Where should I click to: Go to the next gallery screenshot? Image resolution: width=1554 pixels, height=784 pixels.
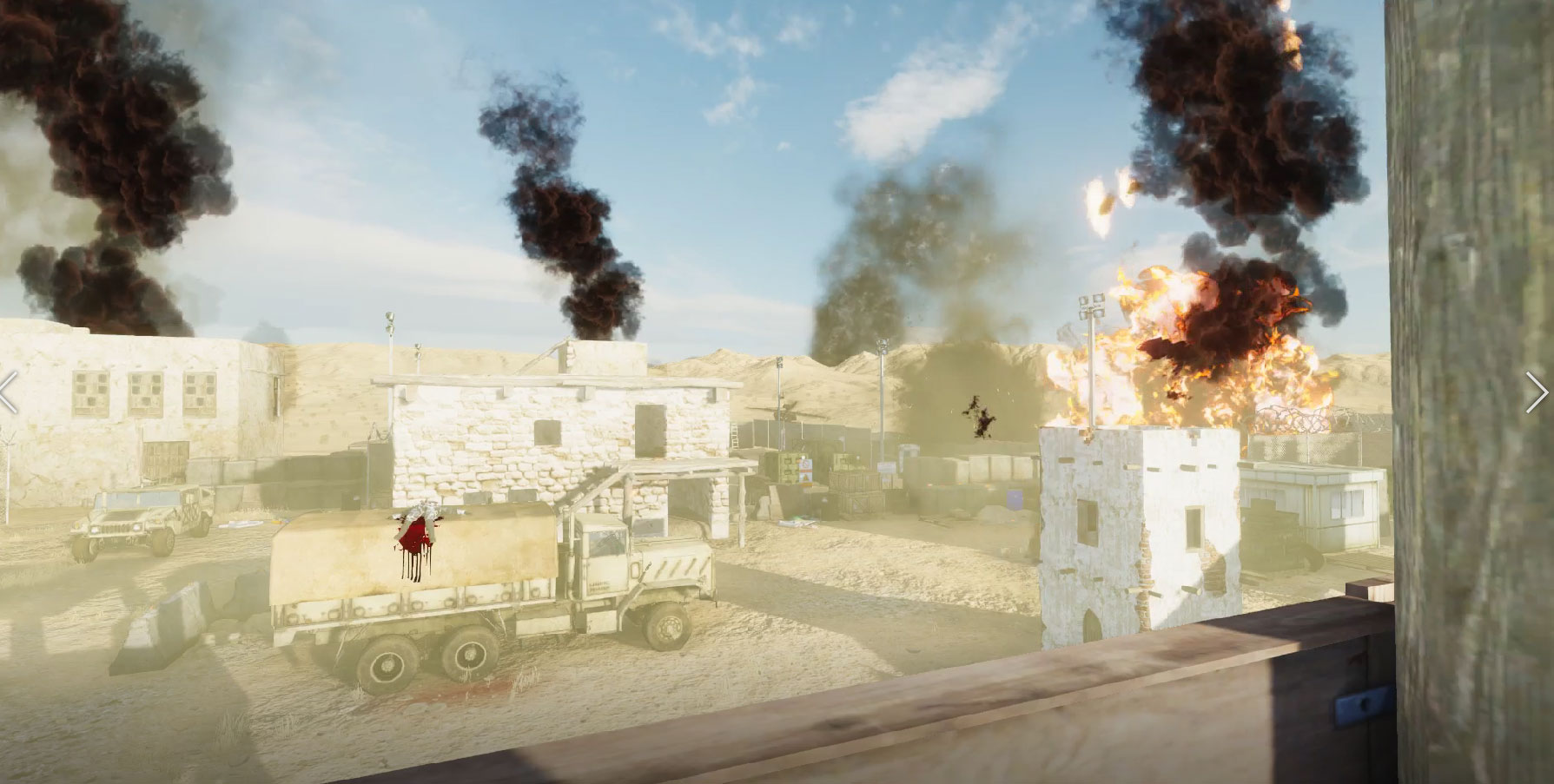1536,392
